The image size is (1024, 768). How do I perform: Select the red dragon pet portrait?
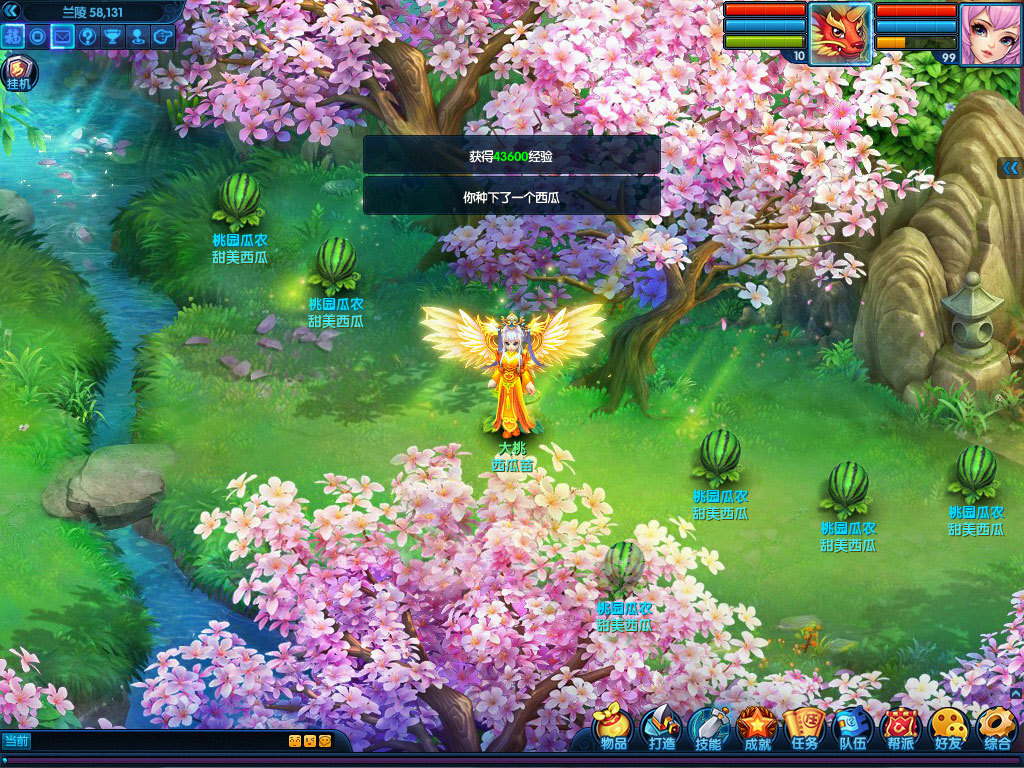click(x=840, y=33)
